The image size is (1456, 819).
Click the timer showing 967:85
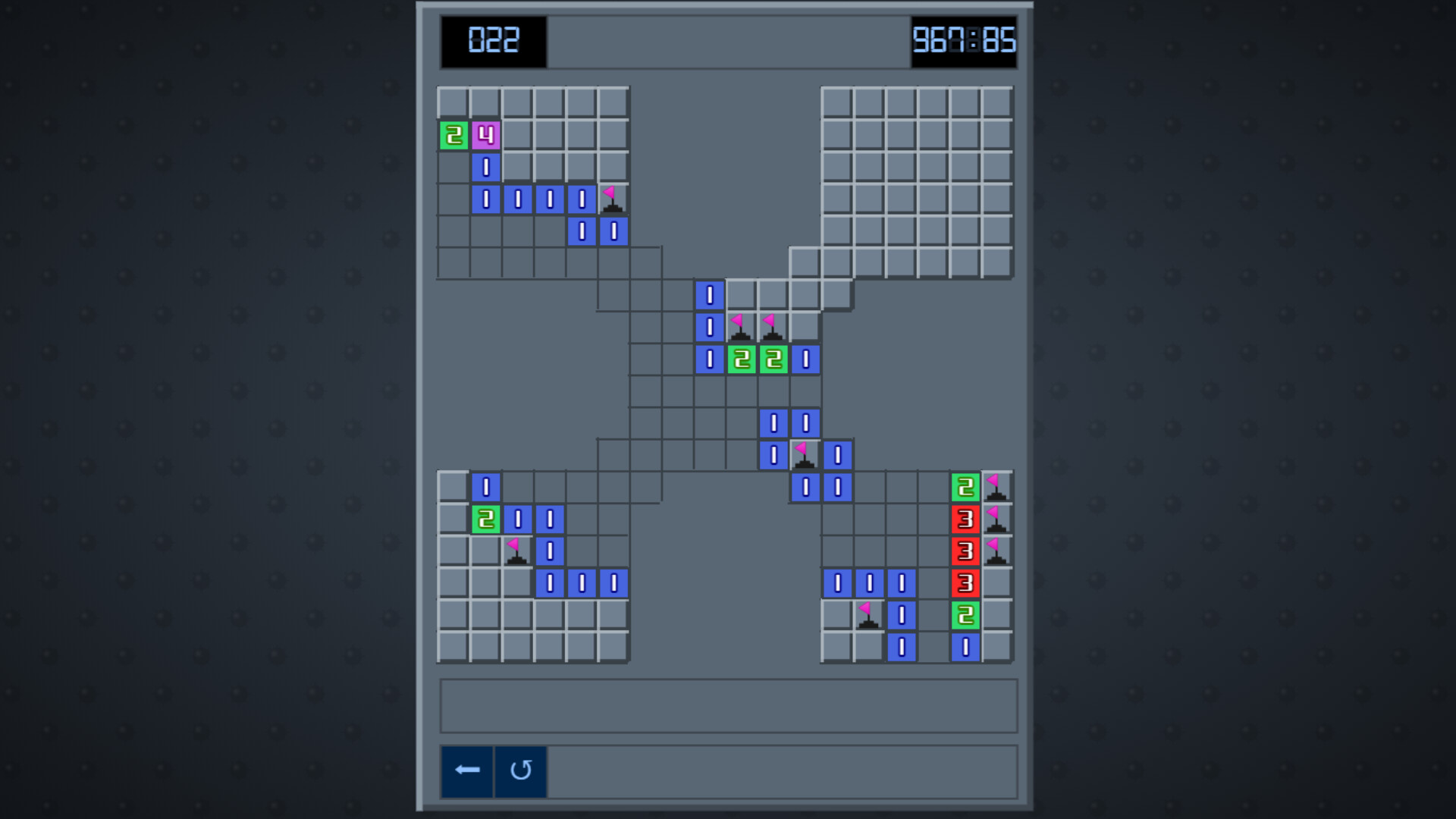coord(964,39)
